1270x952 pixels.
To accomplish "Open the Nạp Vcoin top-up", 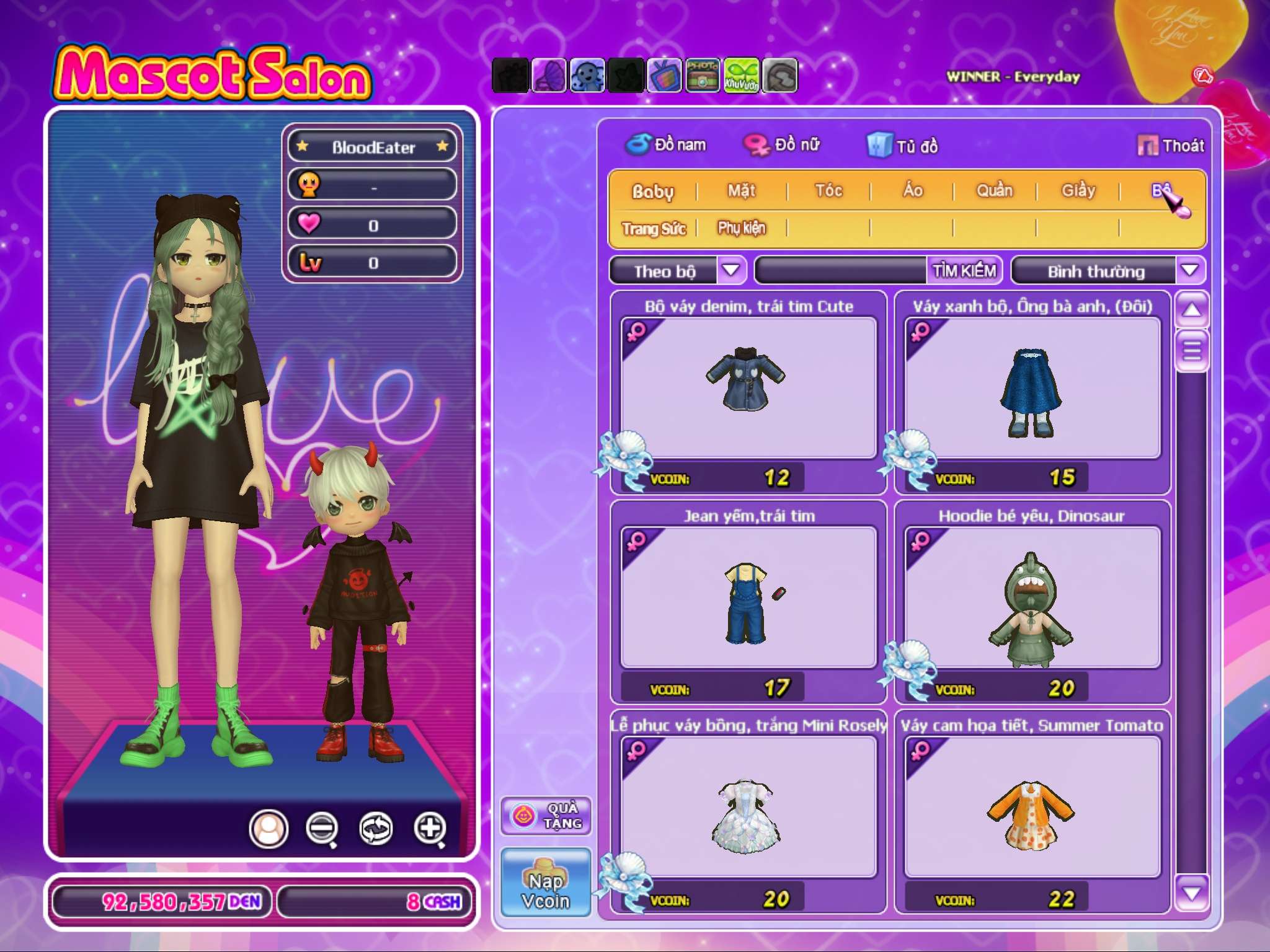I will coord(546,883).
